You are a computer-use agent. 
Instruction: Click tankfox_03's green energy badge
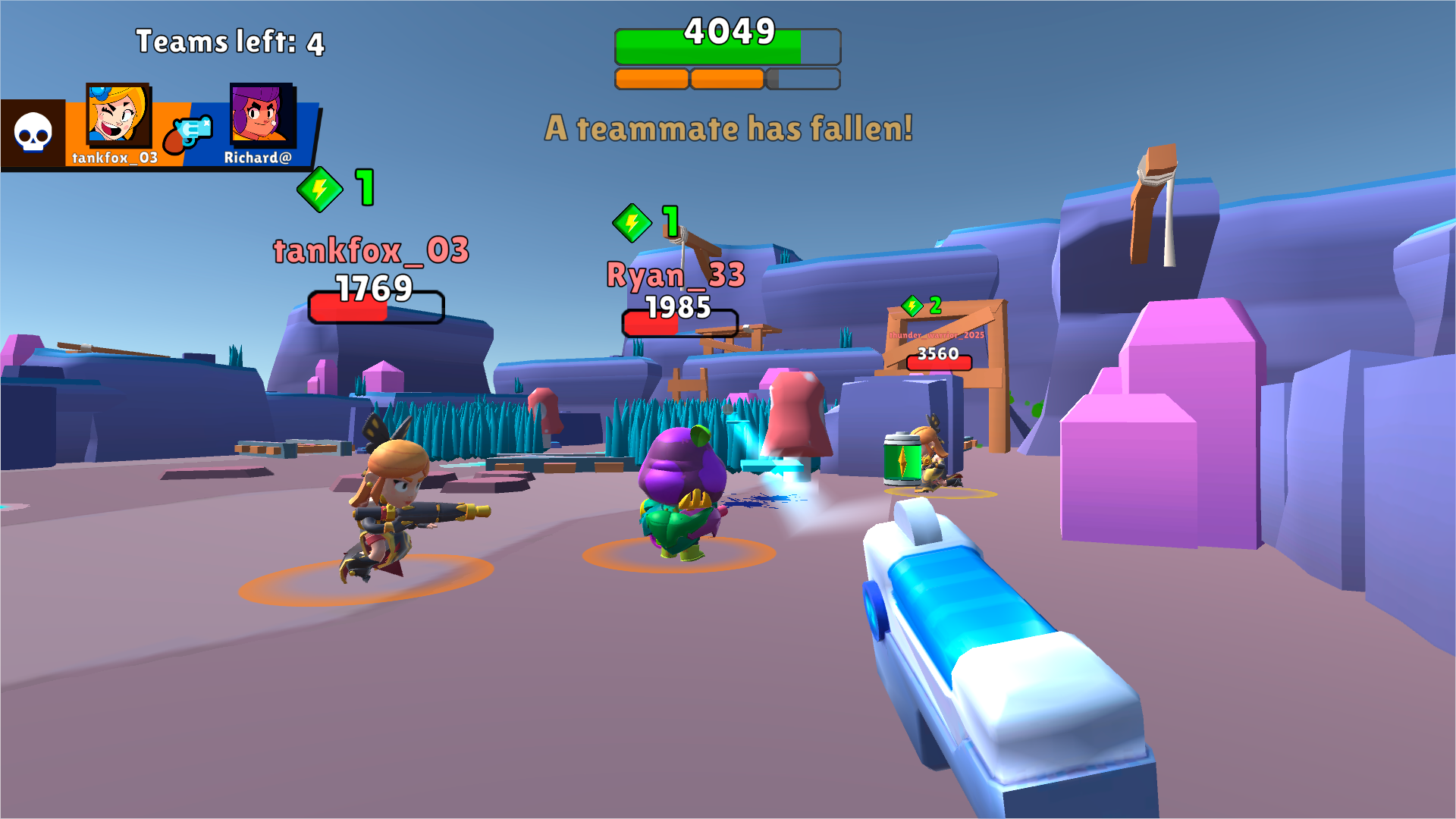(319, 190)
